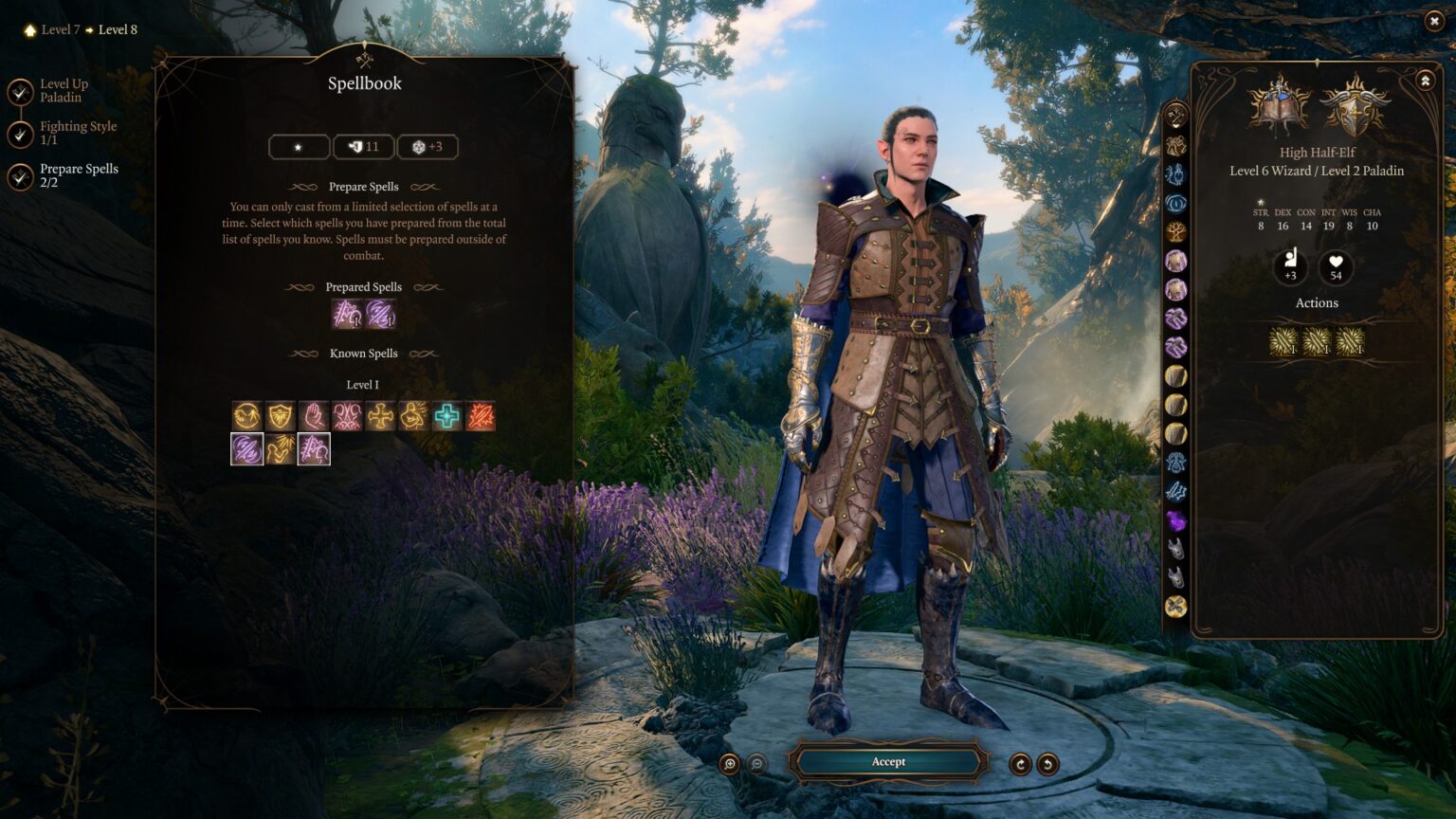Select the star filter in the spellbook
Screen dimensions: 1456x819
pyautogui.click(x=299, y=147)
